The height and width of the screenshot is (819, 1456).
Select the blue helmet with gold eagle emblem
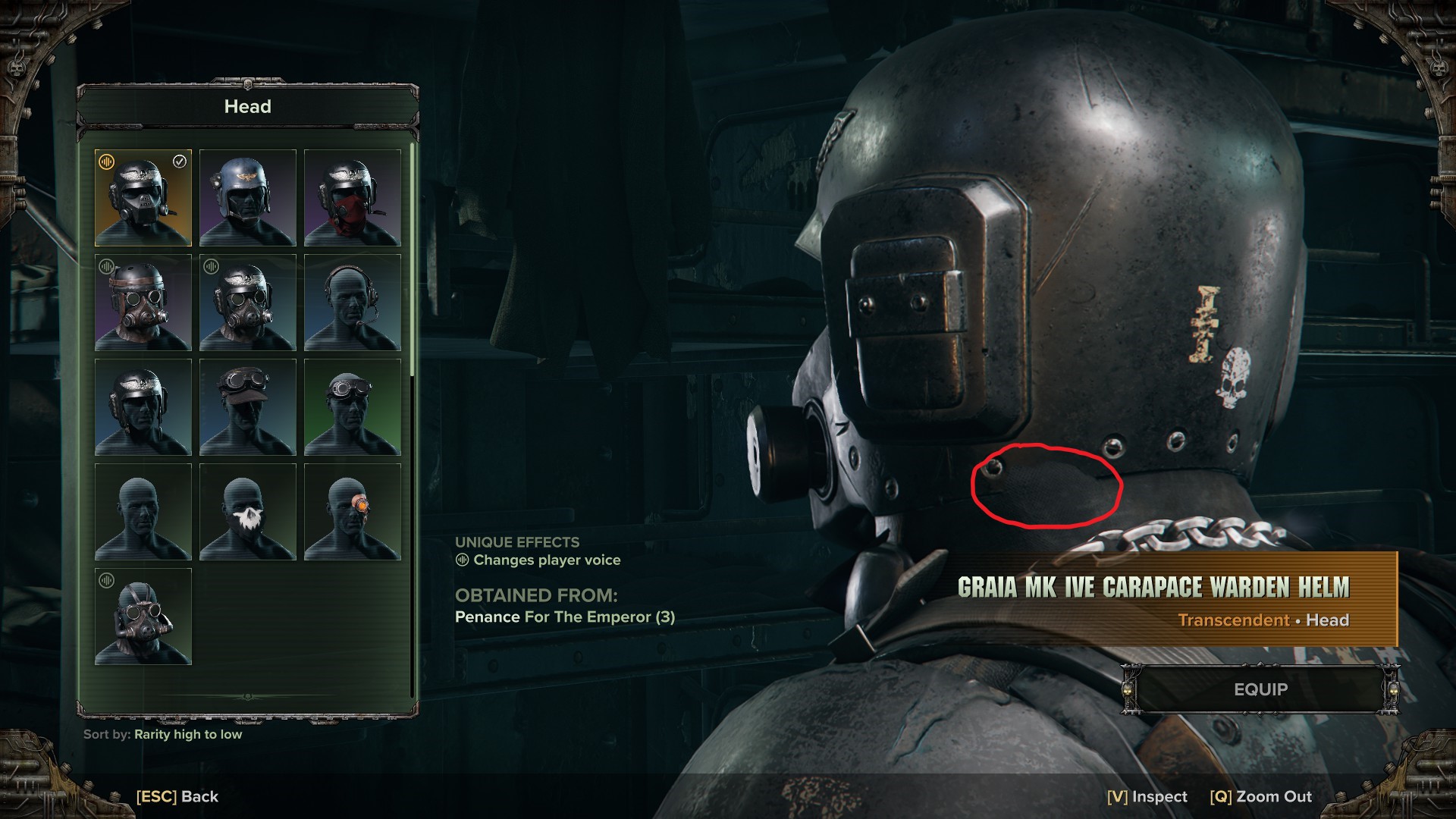click(248, 198)
